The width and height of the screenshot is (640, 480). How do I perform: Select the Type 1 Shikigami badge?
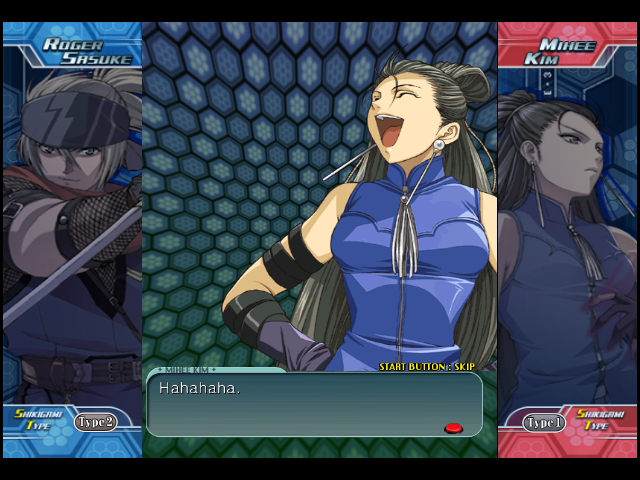click(545, 422)
